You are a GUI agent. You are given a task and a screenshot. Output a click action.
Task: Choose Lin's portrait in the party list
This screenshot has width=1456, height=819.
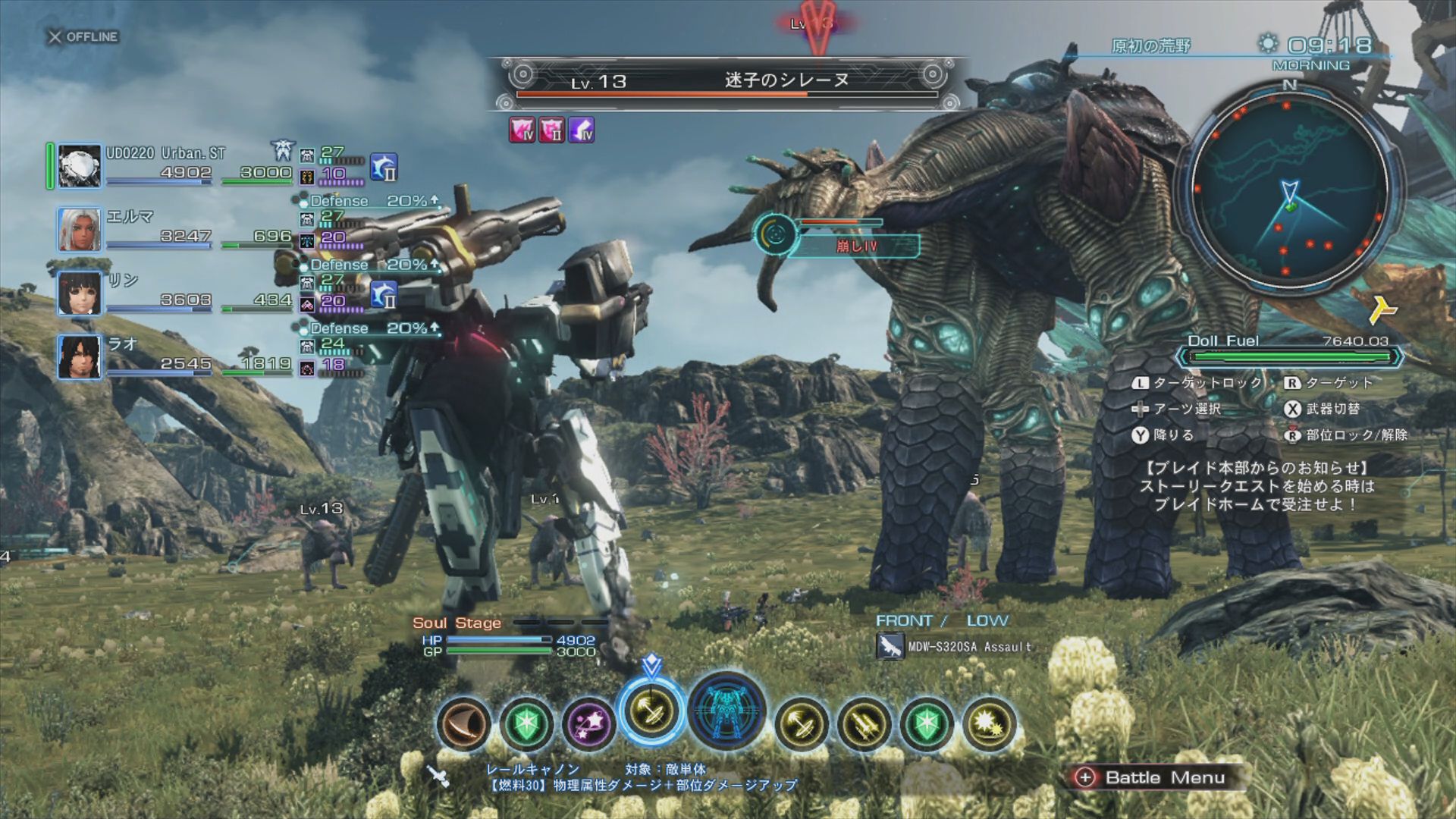80,293
